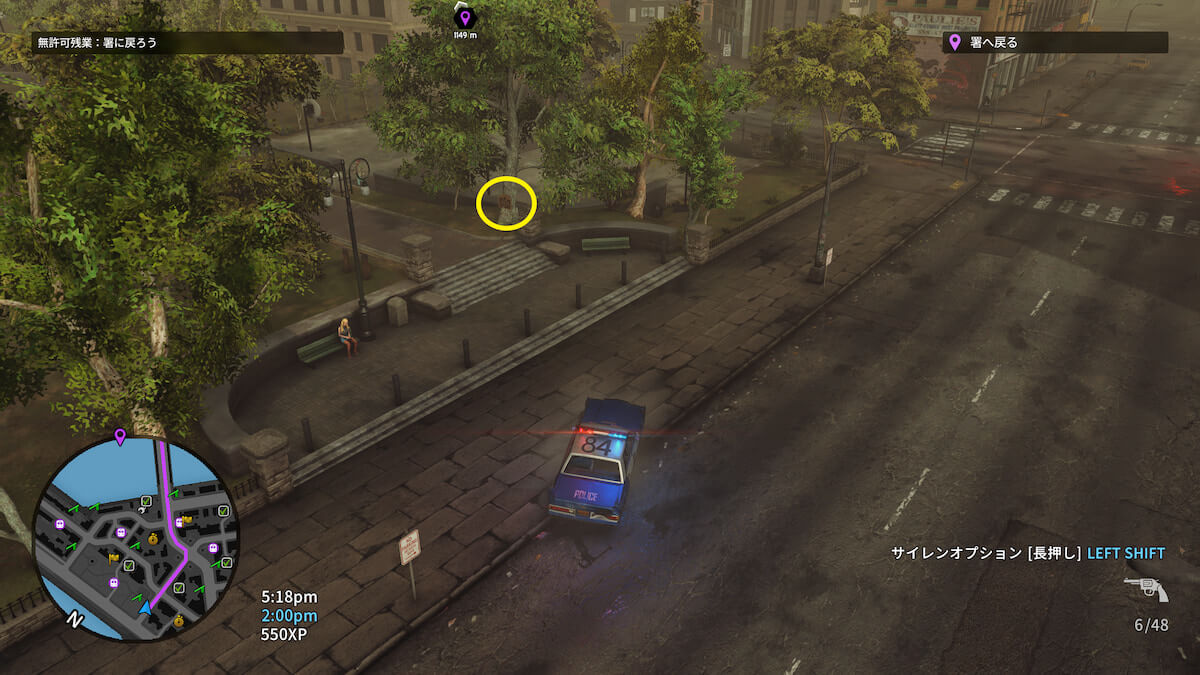Click the blue player arrow on minimap
The image size is (1200, 675).
(x=146, y=607)
